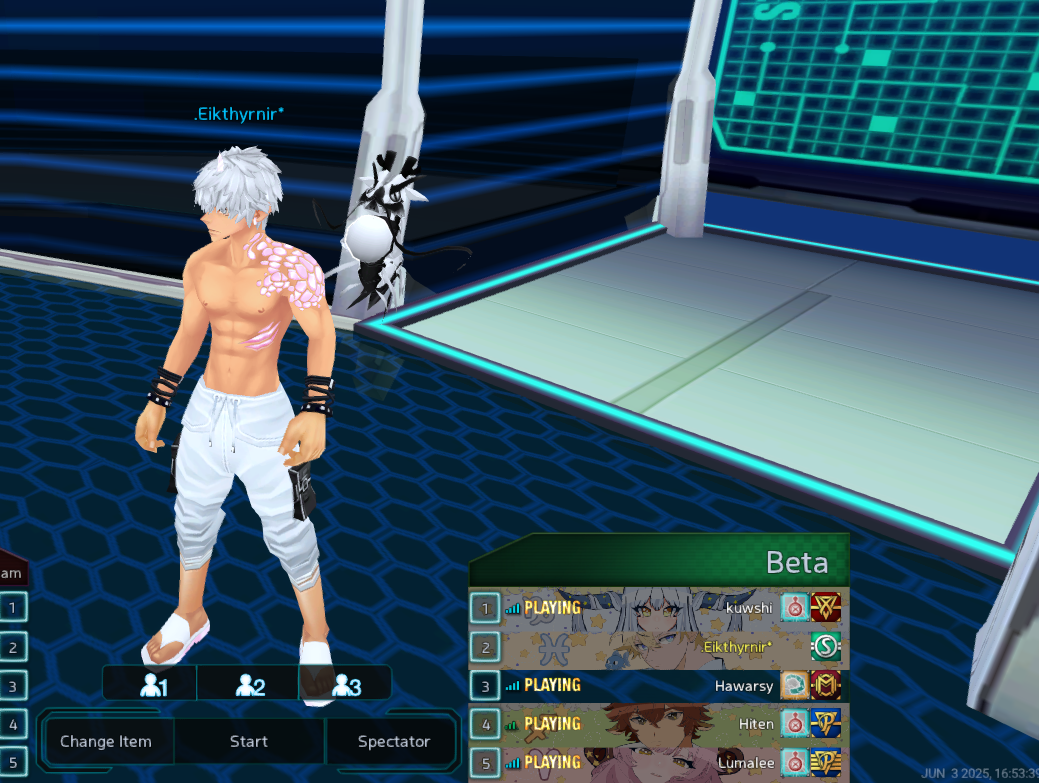Switch to Spectator mode
Screen dimensions: 1039x783
click(393, 741)
